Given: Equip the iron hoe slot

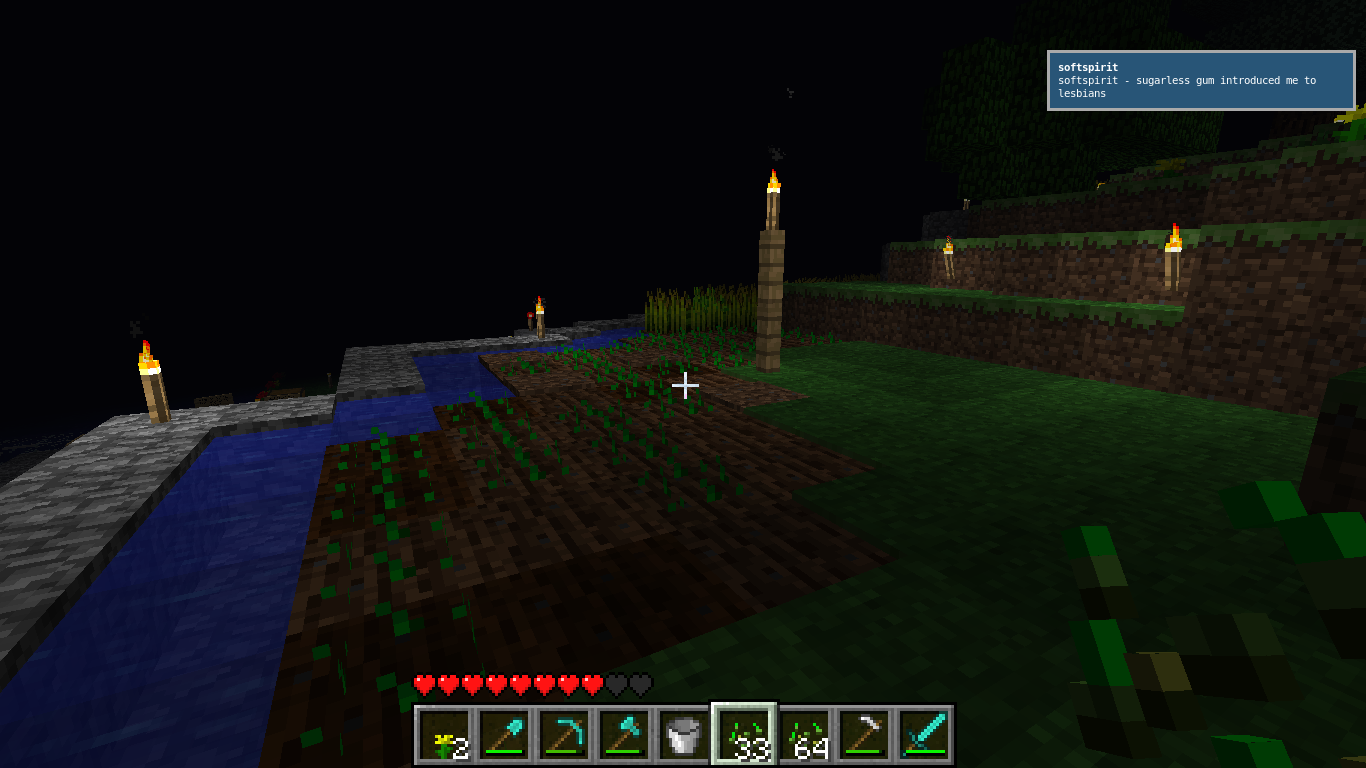Looking at the screenshot, I should pos(864,735).
